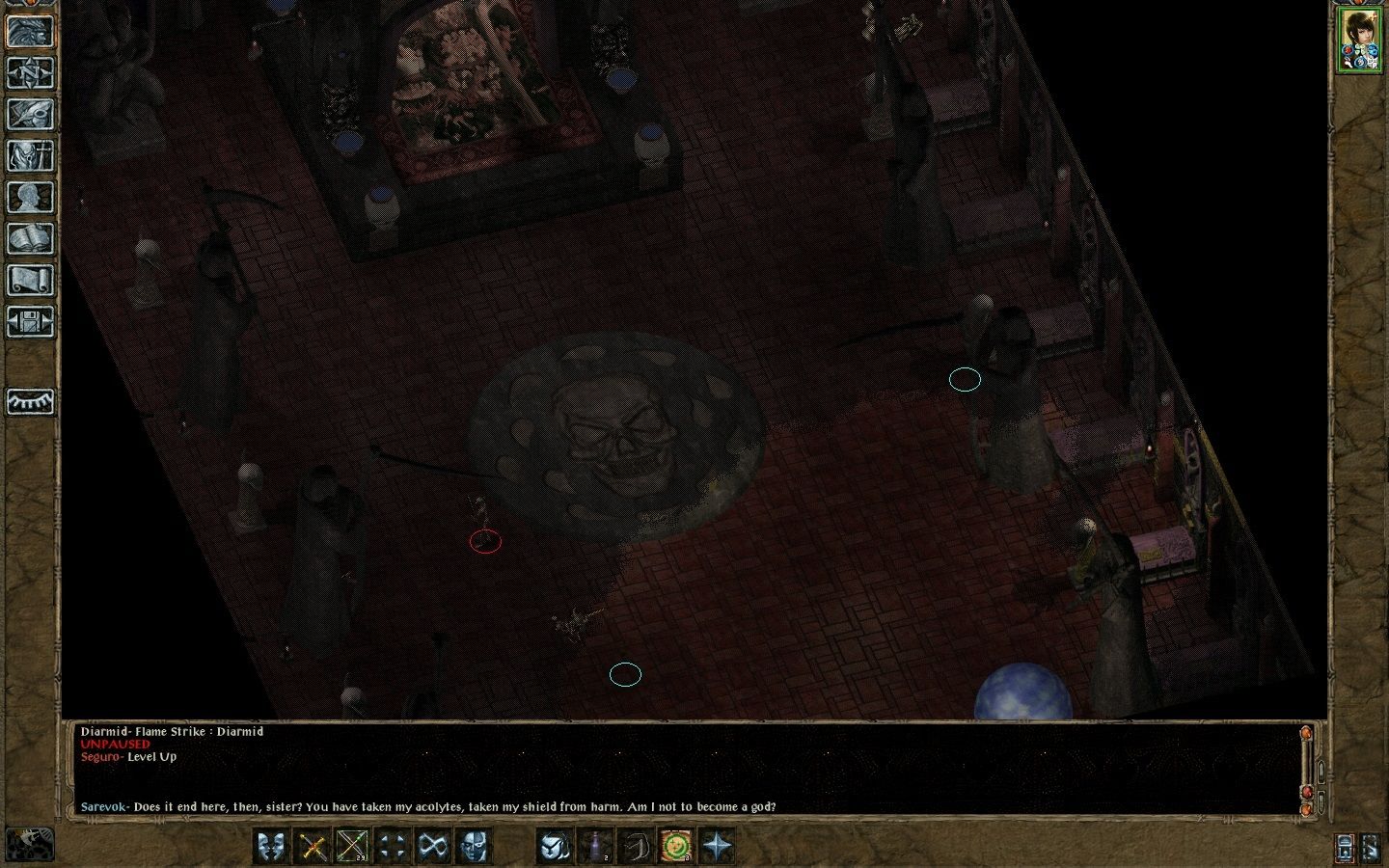Open the world map from the sidebar
Screen dimensions: 1389x868
point(30,73)
